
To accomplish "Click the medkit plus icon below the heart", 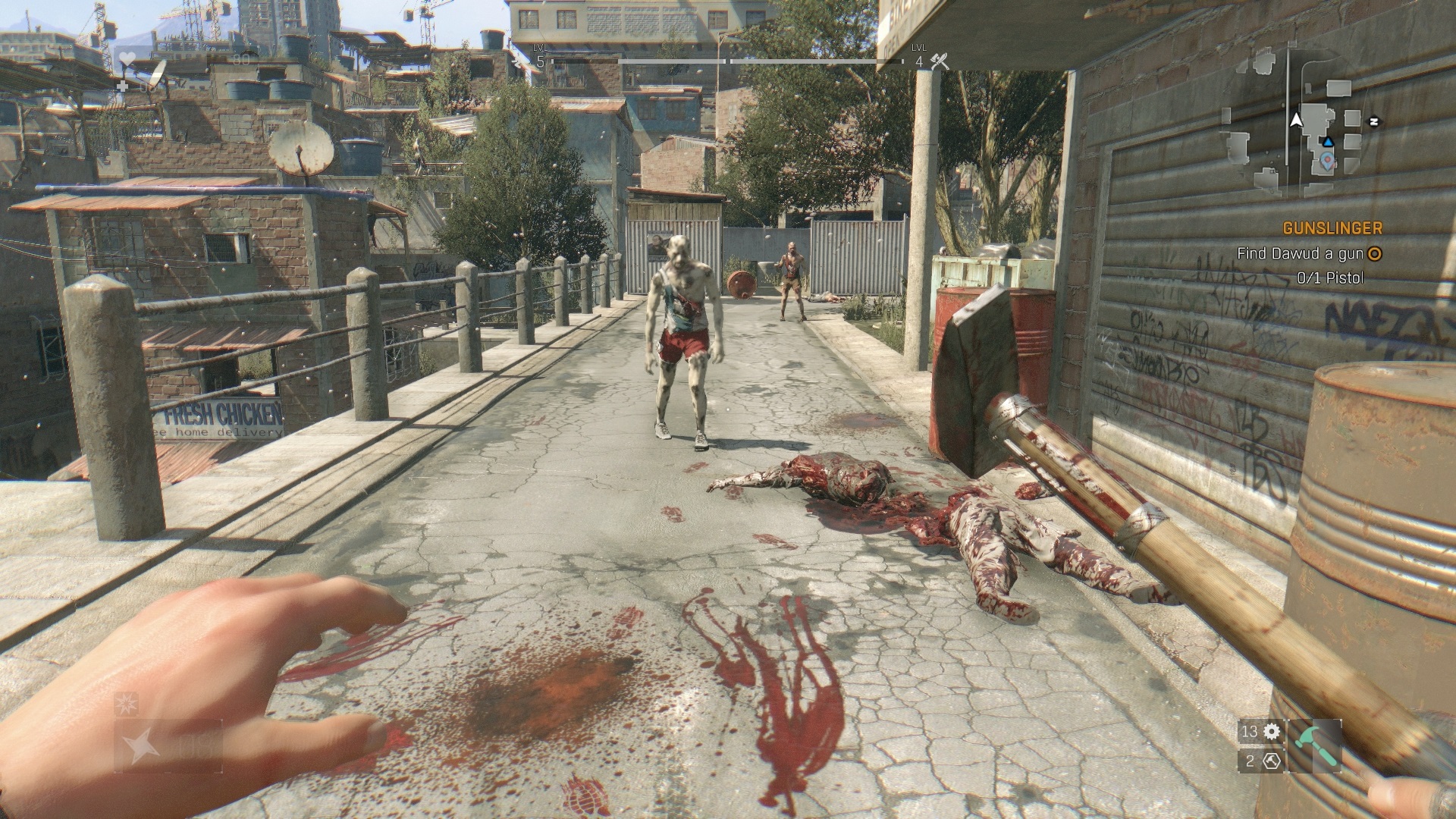I will tap(123, 86).
